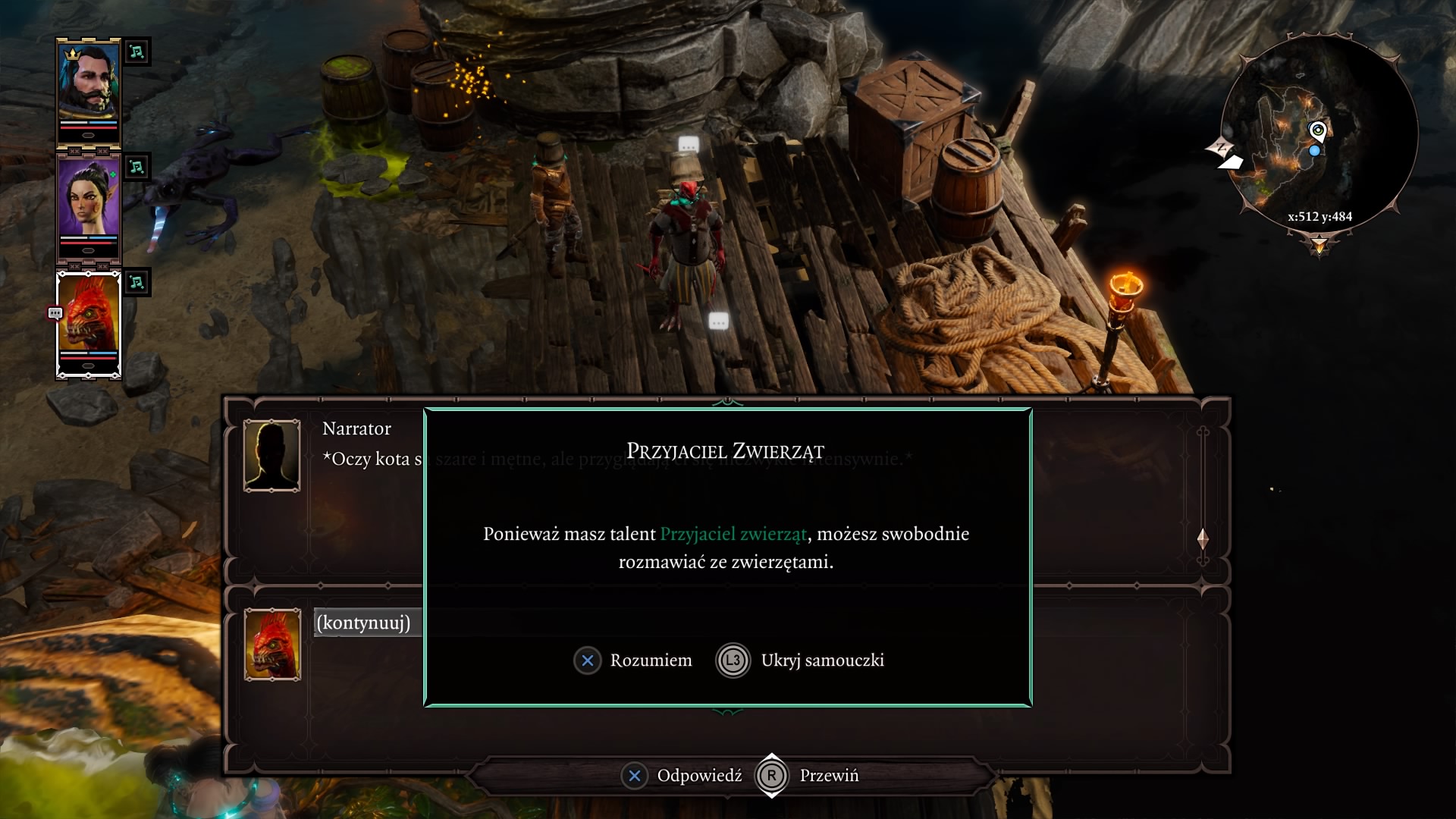Select the bearded crowned hero portrait

pos(89,89)
